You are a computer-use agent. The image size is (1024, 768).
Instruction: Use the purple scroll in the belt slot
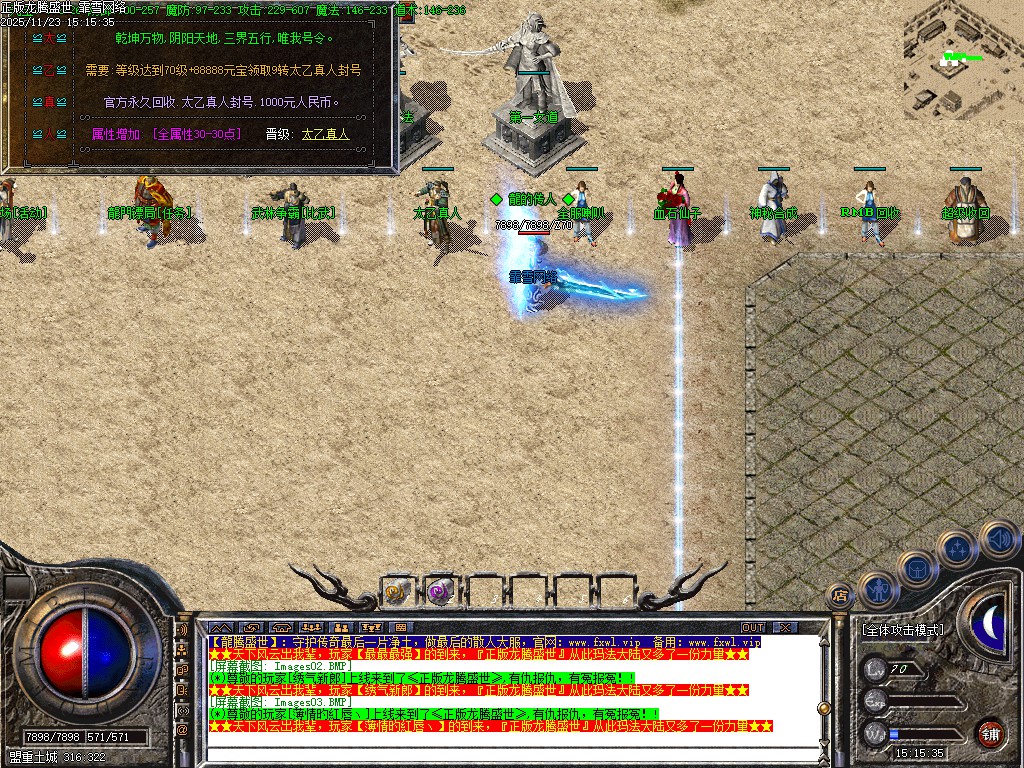[x=440, y=592]
